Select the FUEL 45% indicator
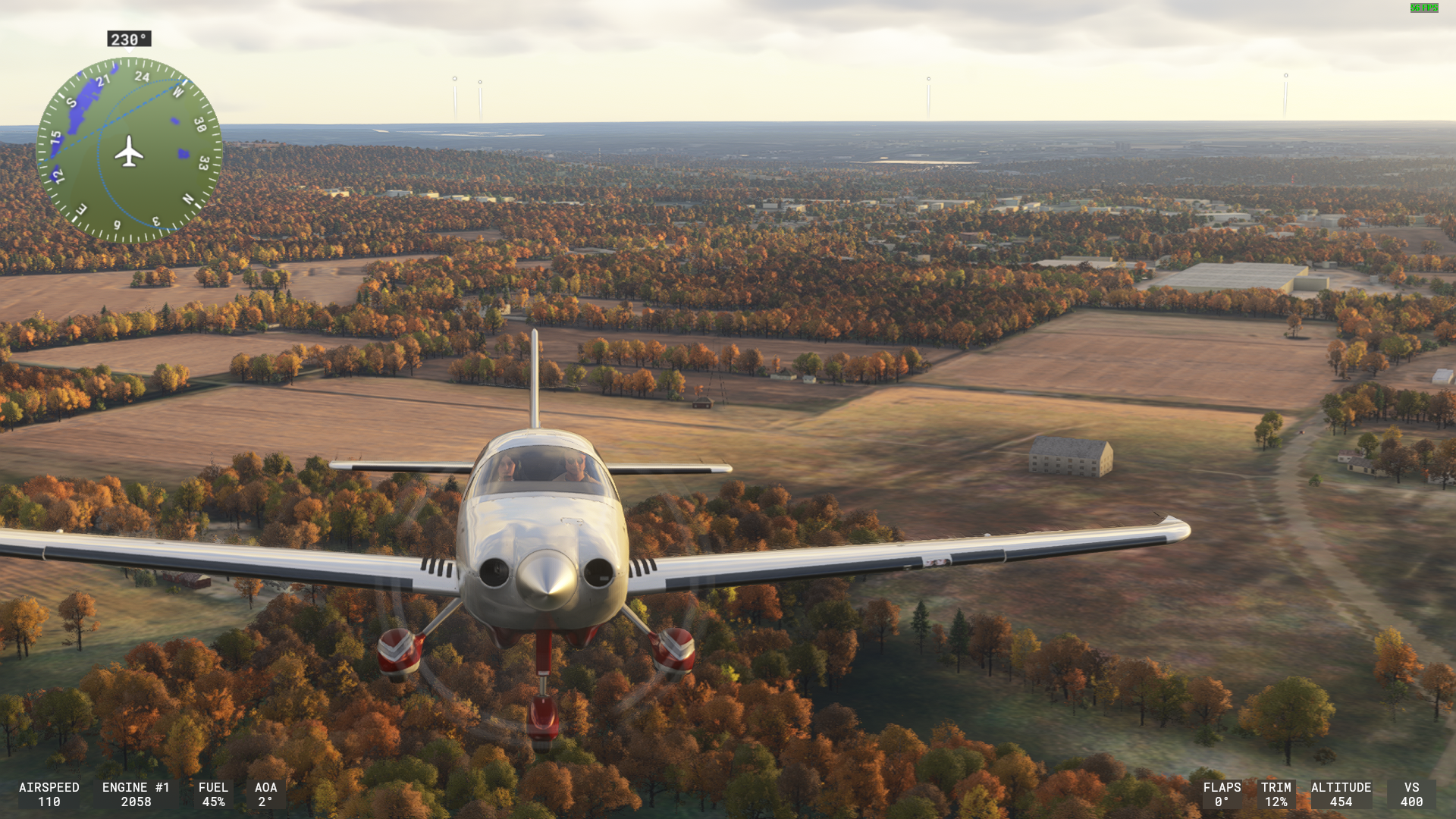The height and width of the screenshot is (819, 1456). tap(214, 794)
